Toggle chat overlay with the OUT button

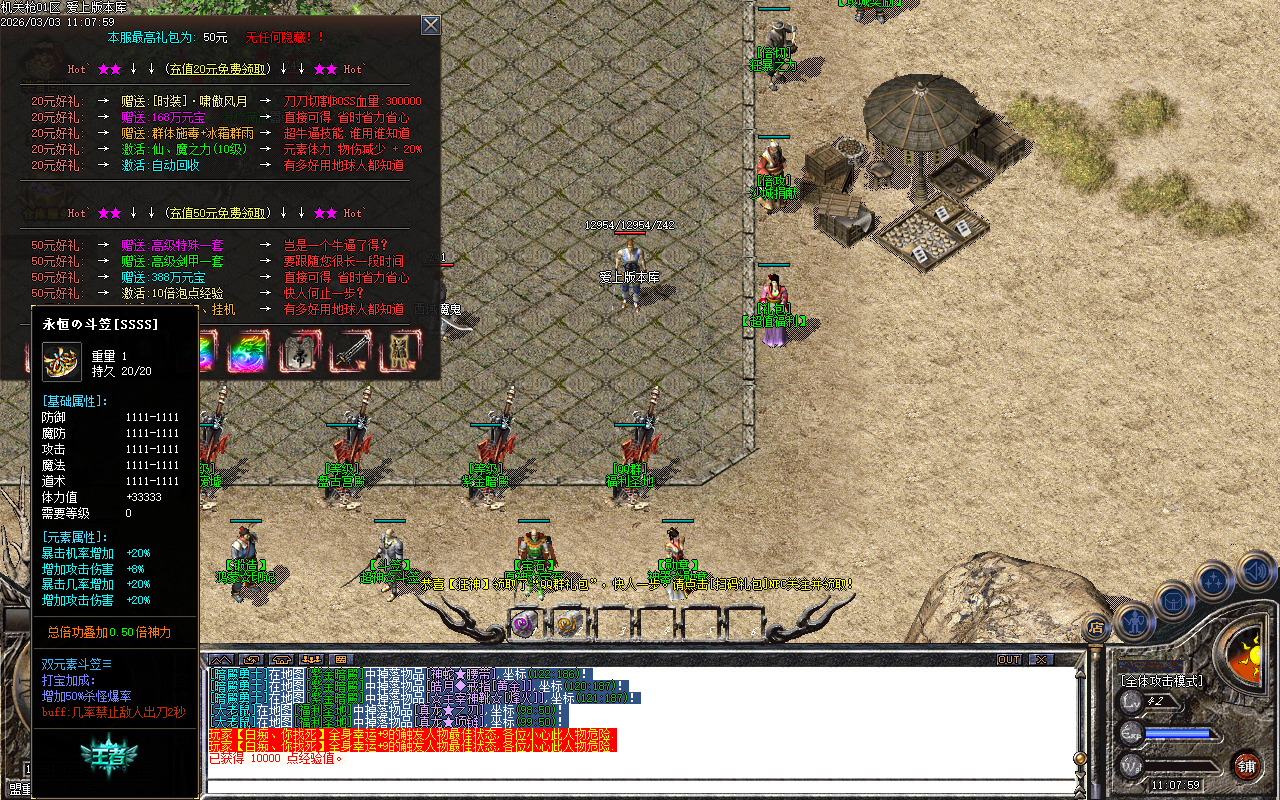point(1010,661)
